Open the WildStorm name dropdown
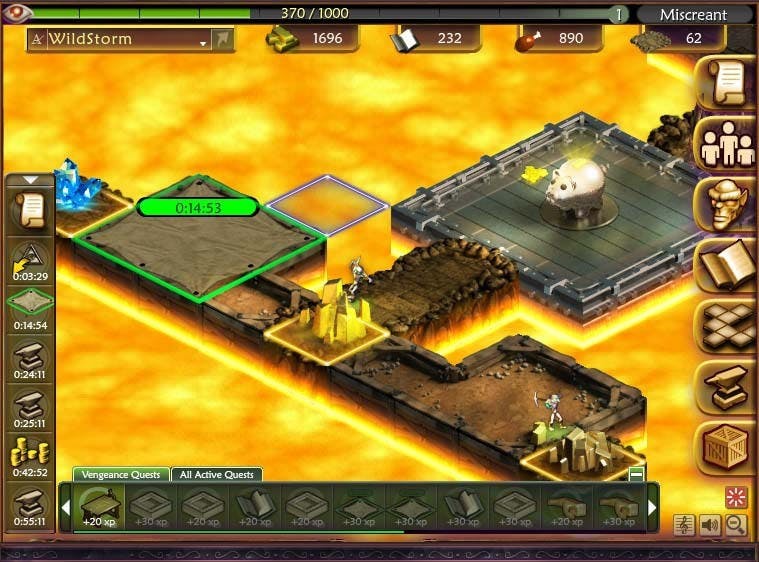Viewport: 759px width, 562px height. [204, 40]
